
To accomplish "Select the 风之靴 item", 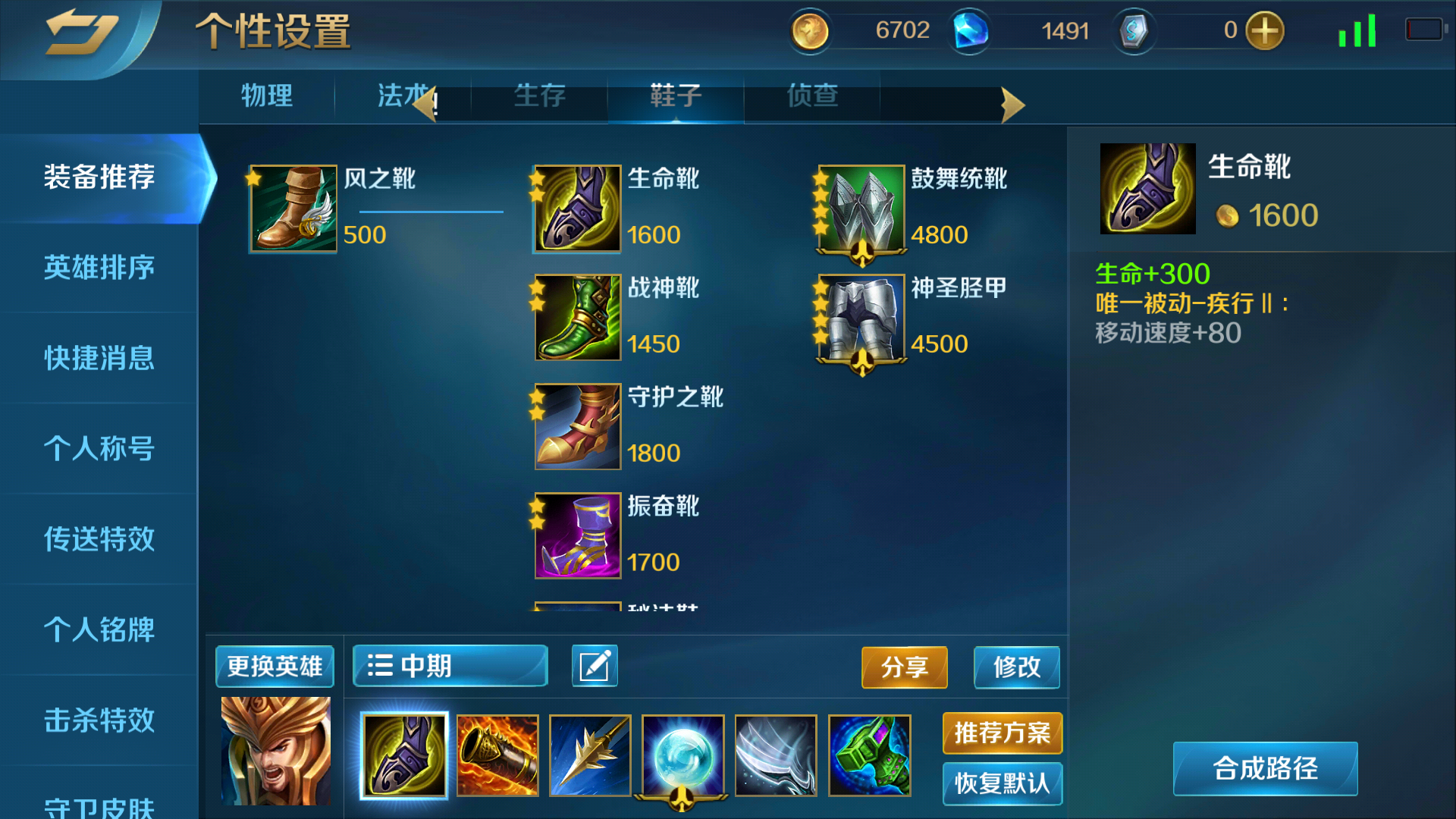I will pos(293,209).
